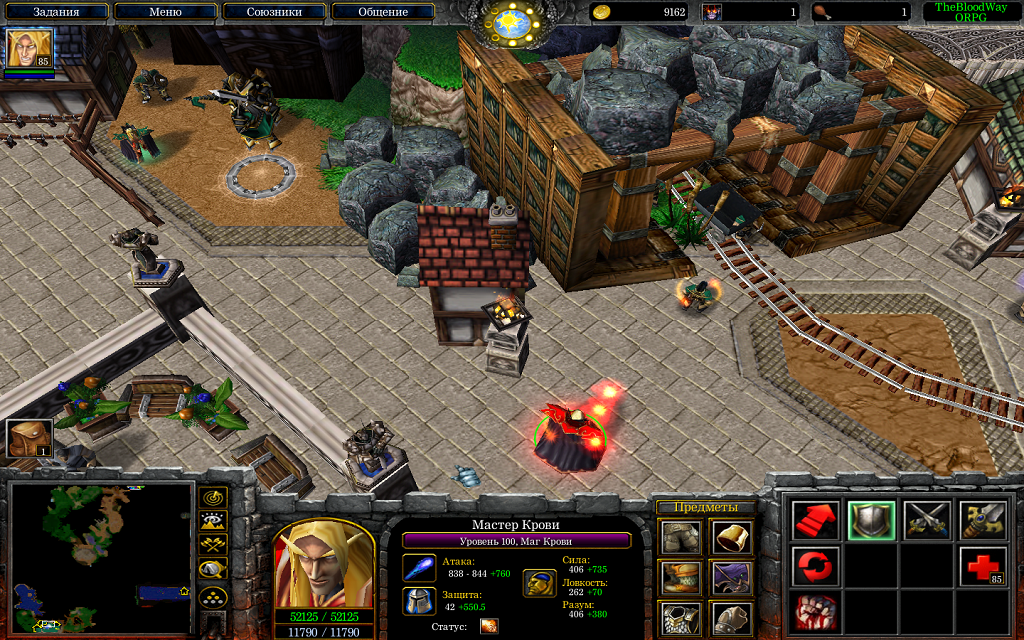Screen dimensions: 1024x640
Task: Click on the minimap
Action: coord(100,557)
